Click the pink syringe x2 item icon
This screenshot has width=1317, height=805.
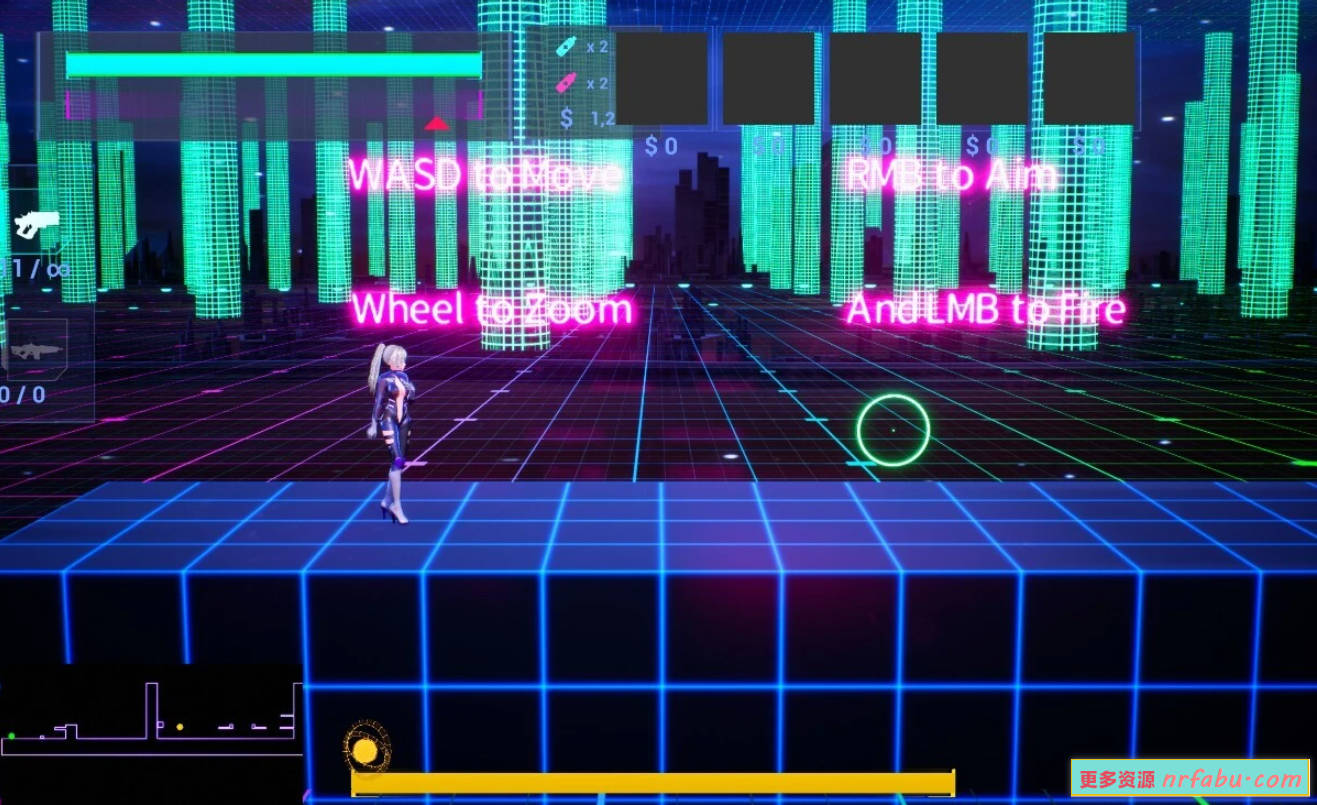coord(566,85)
